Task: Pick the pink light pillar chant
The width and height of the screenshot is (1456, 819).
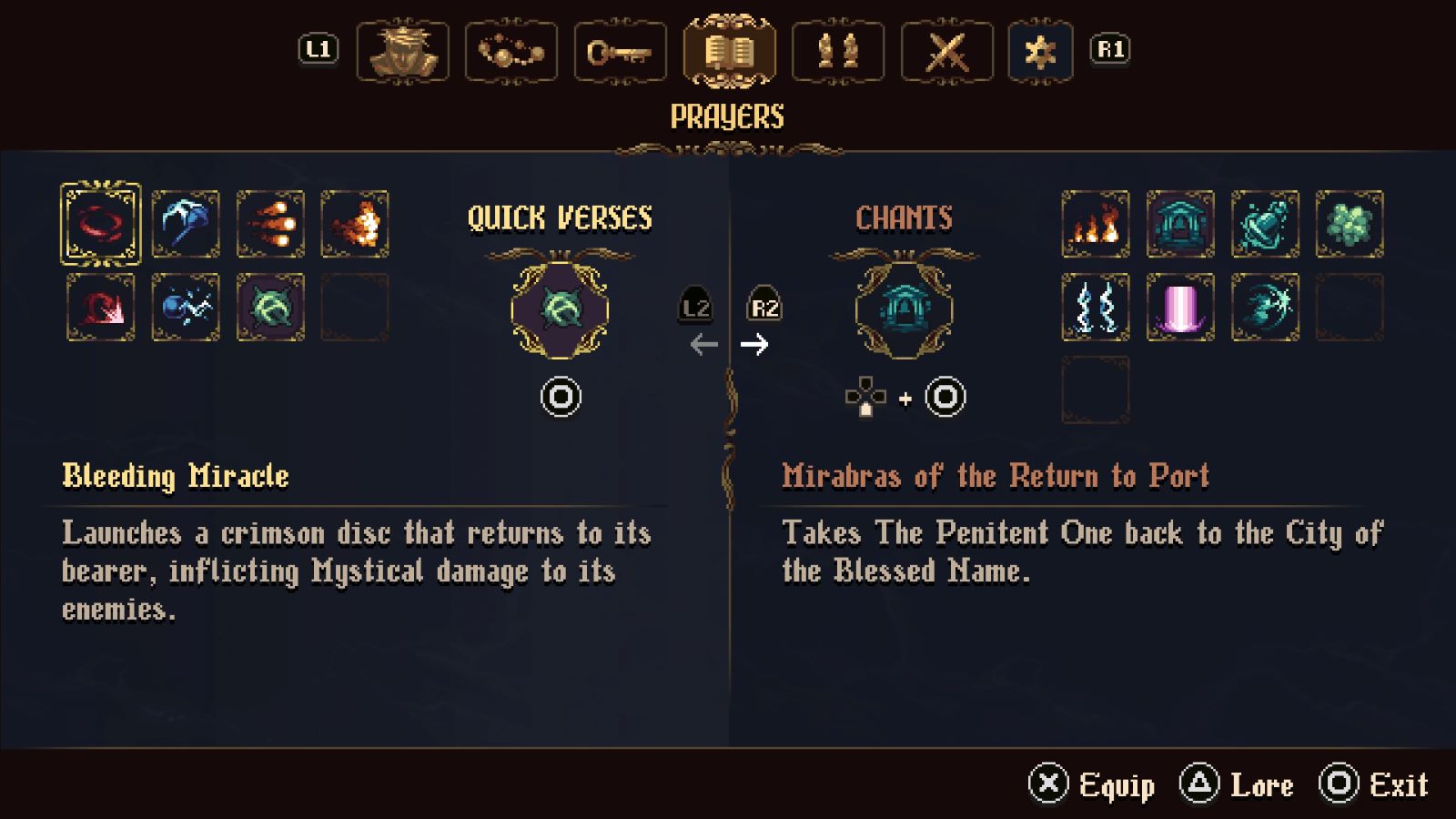Action: [x=1180, y=308]
